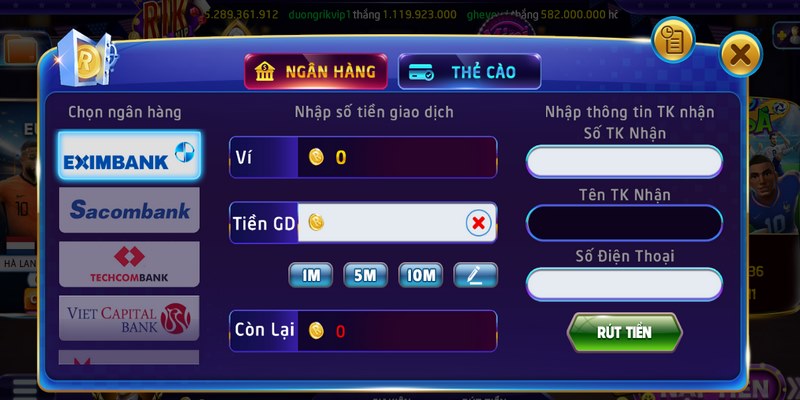Clear the transaction amount with the red X
800x400 pixels.
coord(479,223)
